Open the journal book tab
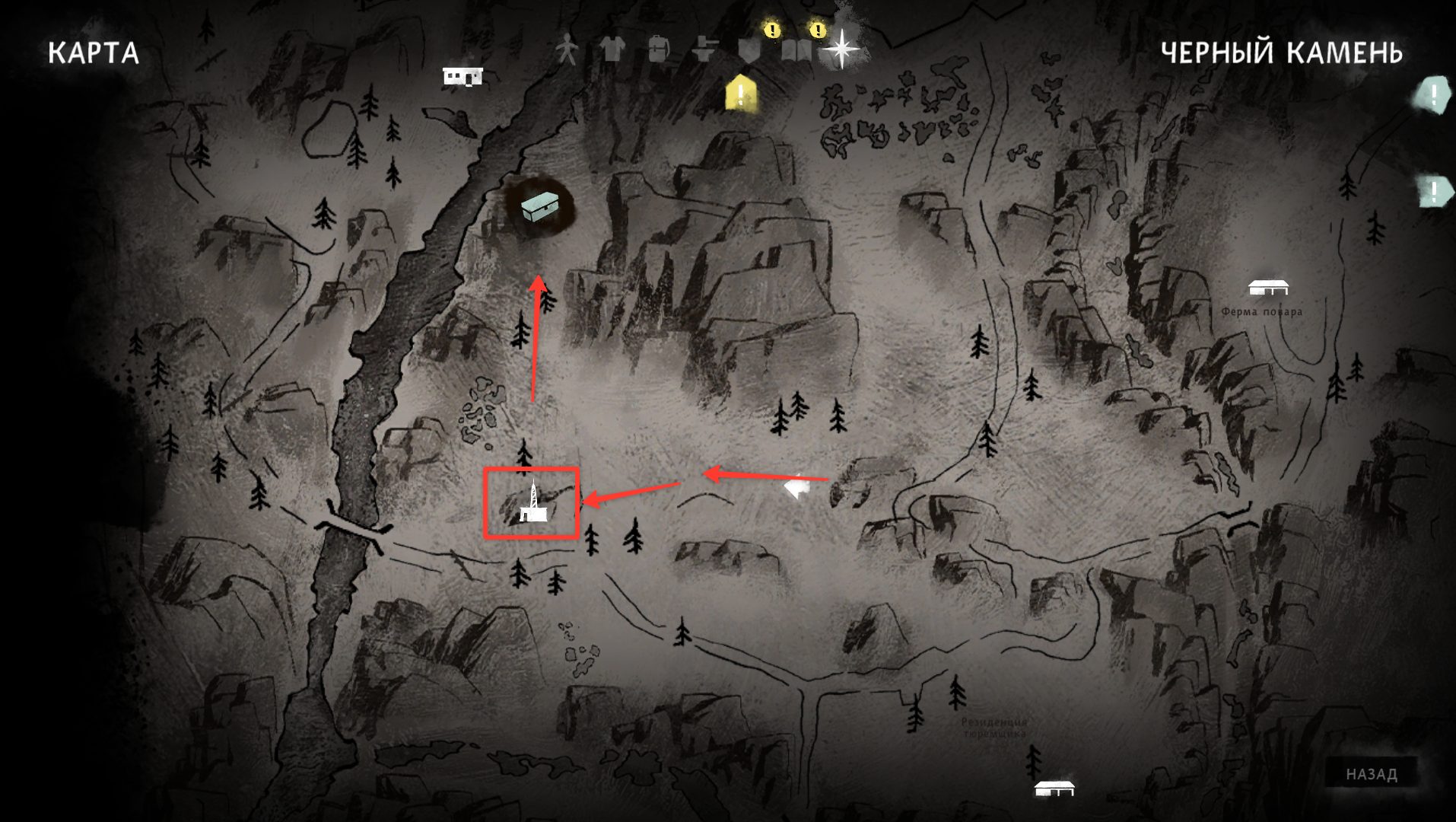1456x822 pixels. pyautogui.click(x=796, y=50)
